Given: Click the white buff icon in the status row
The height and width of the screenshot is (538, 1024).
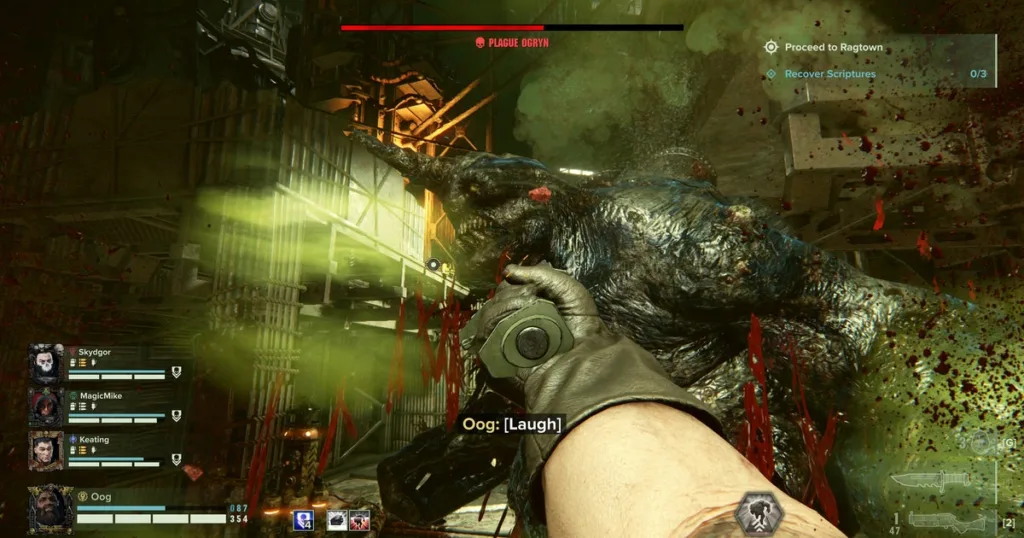Looking at the screenshot, I should 337,519.
